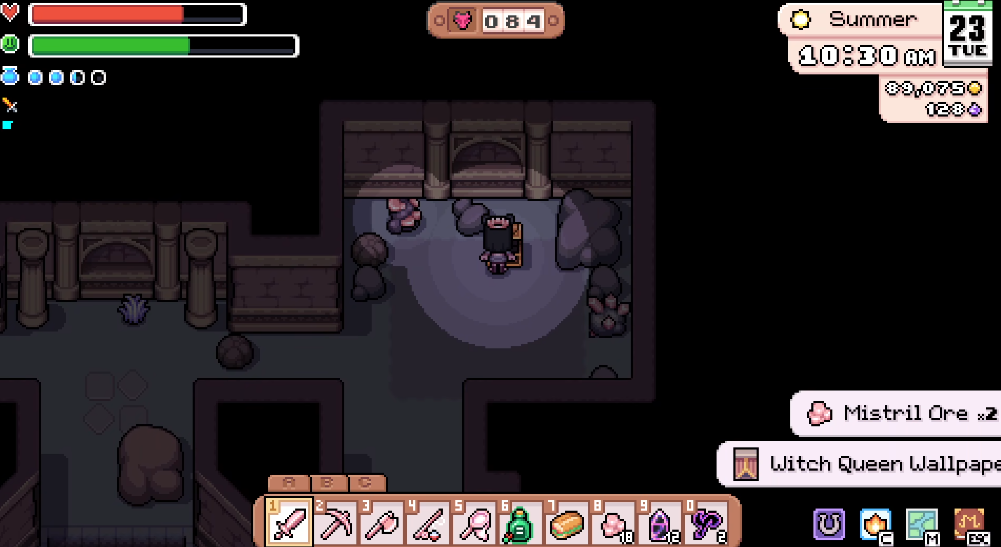Select the sword in hotbar slot 1
This screenshot has height=547, width=1001.
point(289,522)
